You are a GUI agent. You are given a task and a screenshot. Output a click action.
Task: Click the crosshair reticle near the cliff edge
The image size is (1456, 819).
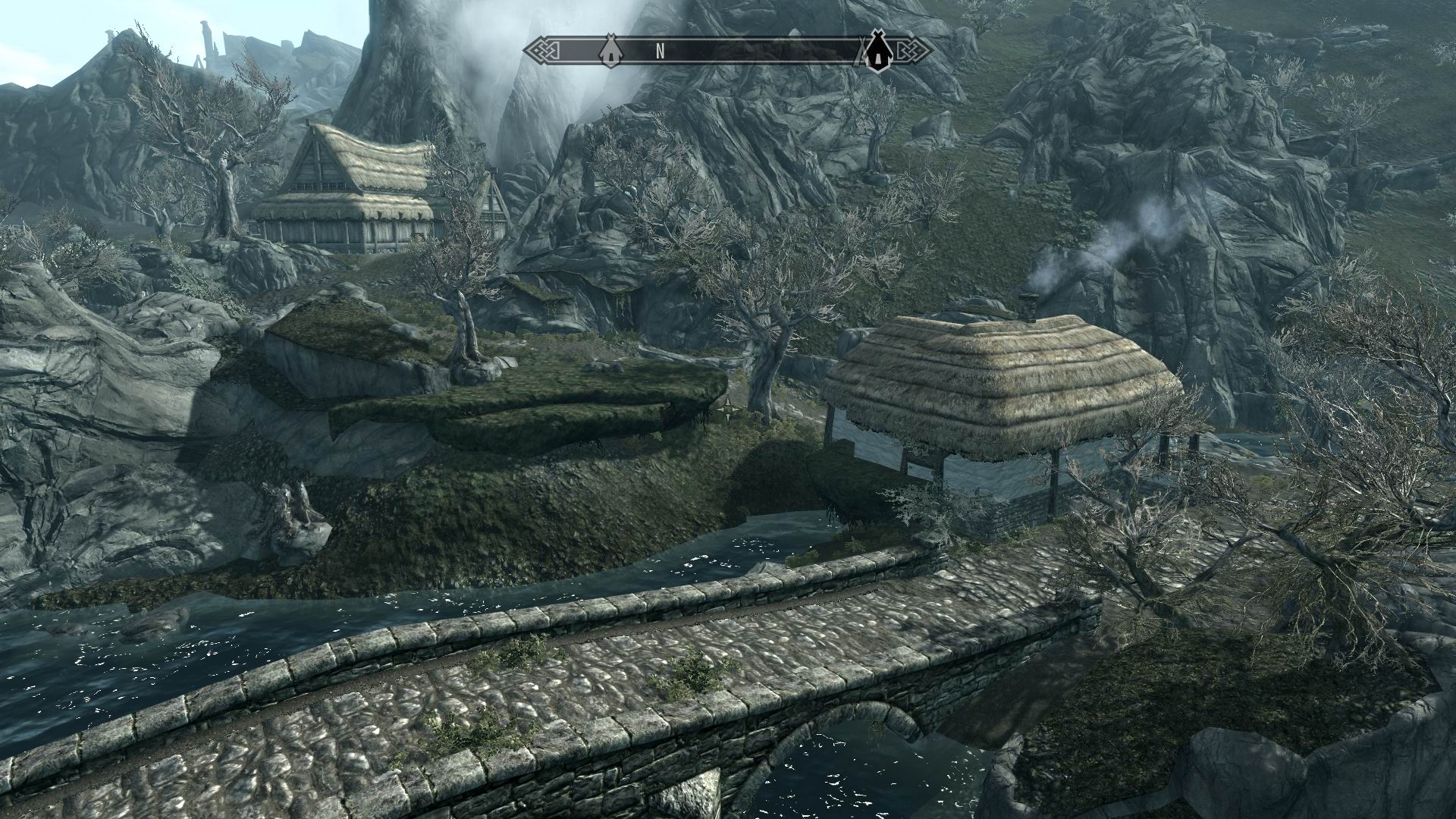pos(729,407)
